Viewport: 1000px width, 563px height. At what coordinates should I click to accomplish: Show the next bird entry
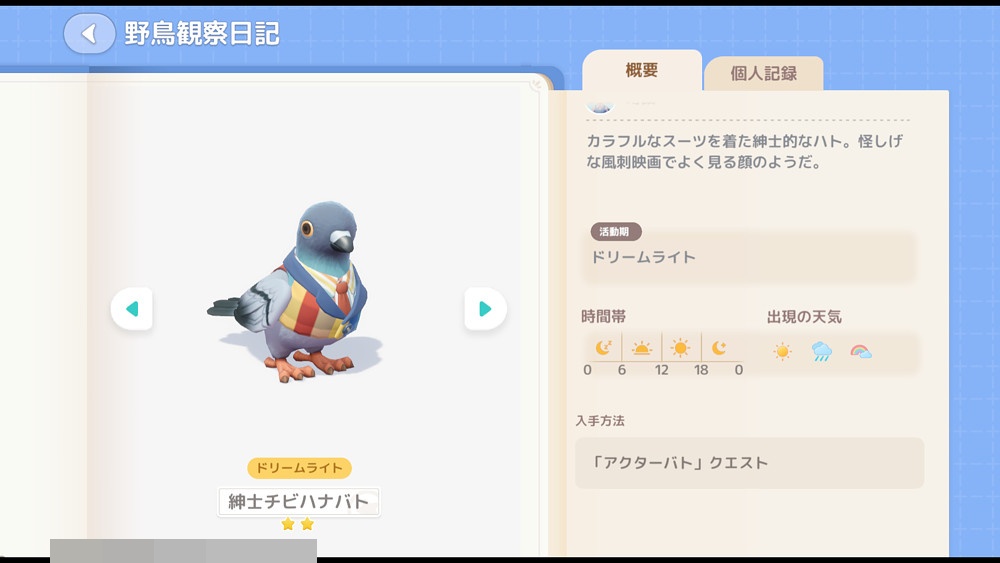pyautogui.click(x=485, y=309)
